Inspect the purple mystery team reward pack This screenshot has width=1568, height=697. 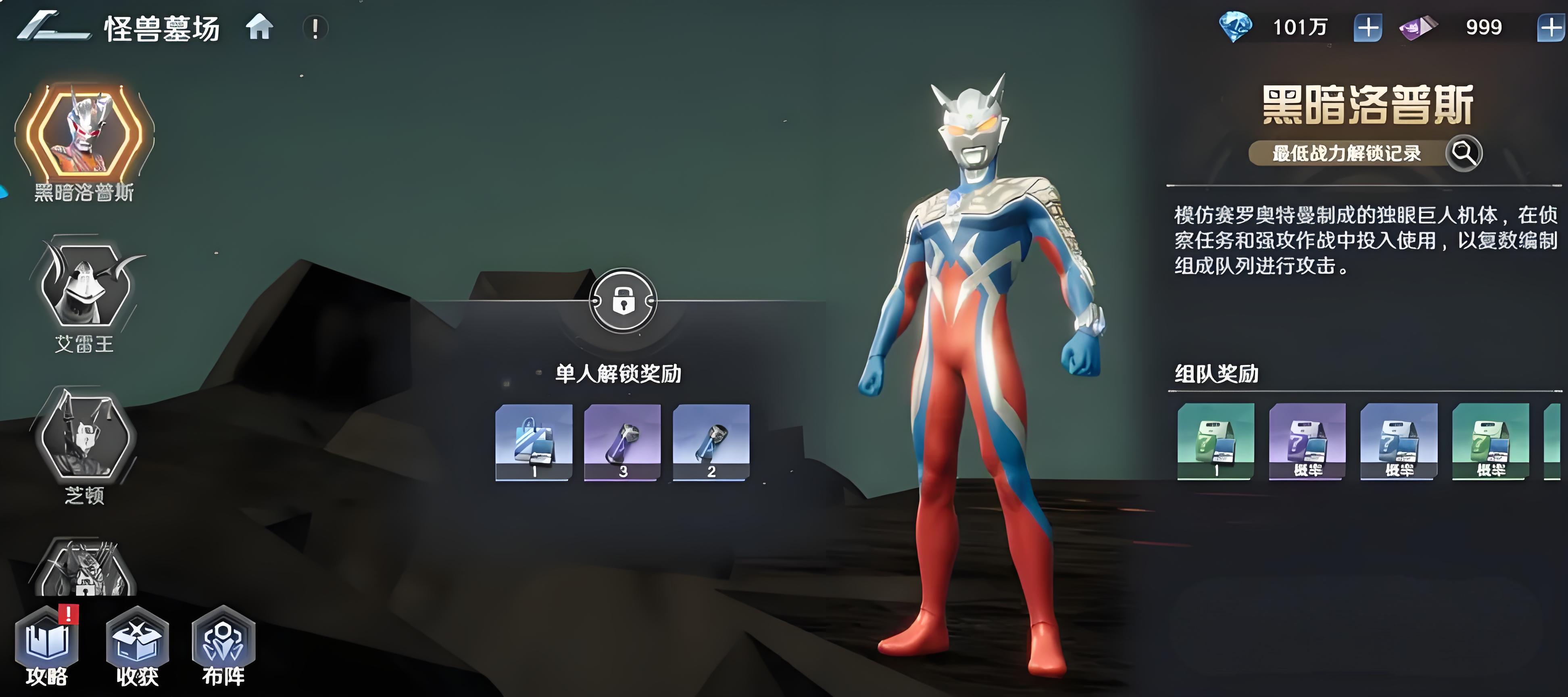1307,441
